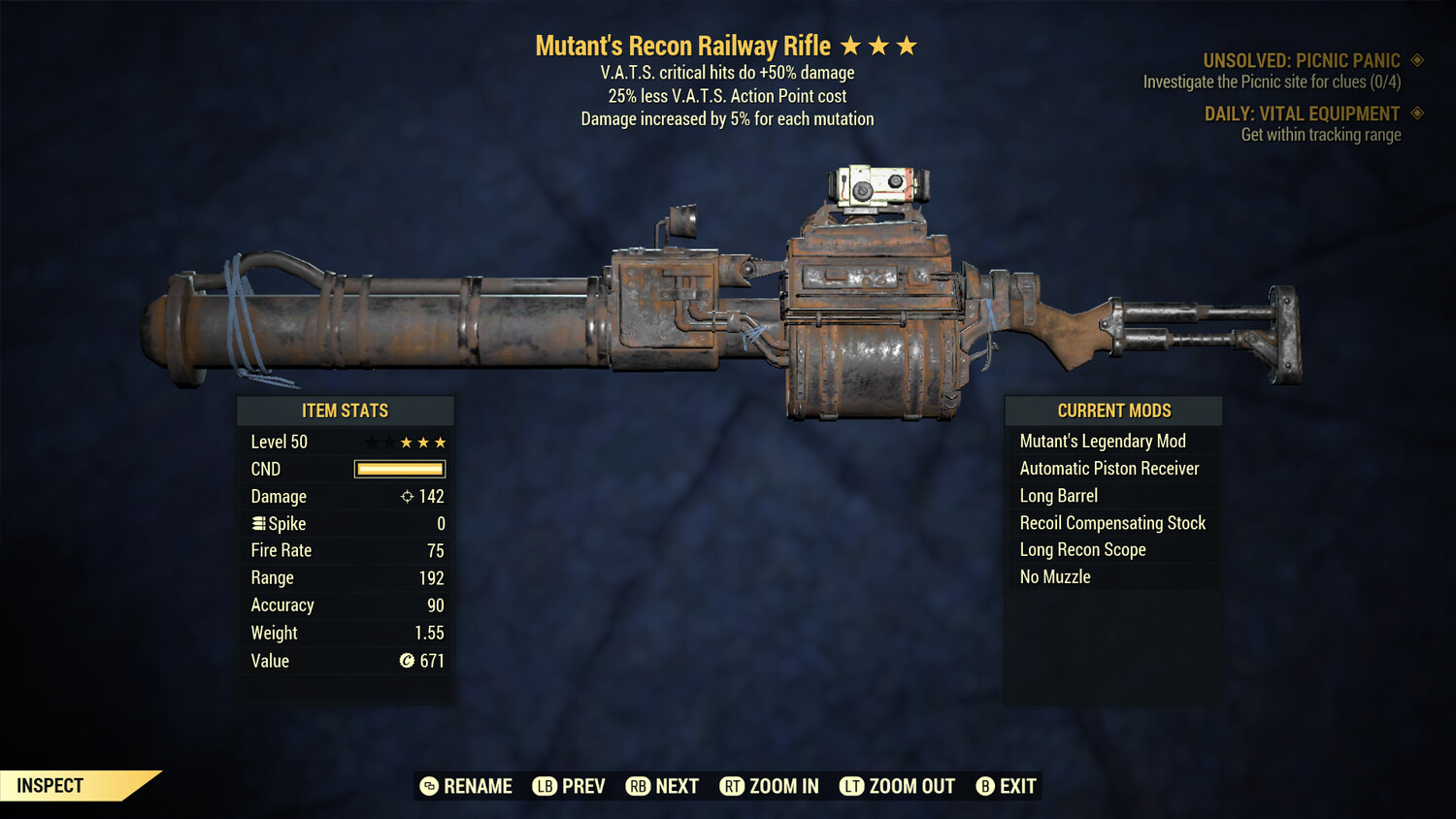
Task: Click the diamond marker beside DAILY: VITAL EQUIPMENT
Action: coord(1416,114)
